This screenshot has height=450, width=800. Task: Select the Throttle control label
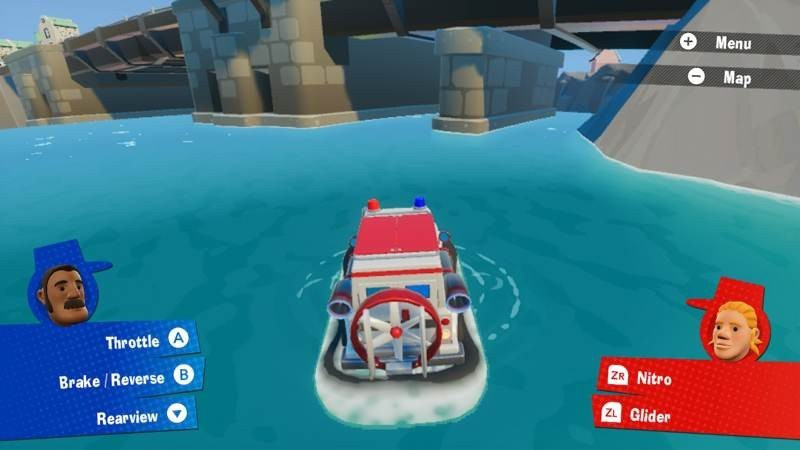pos(133,341)
